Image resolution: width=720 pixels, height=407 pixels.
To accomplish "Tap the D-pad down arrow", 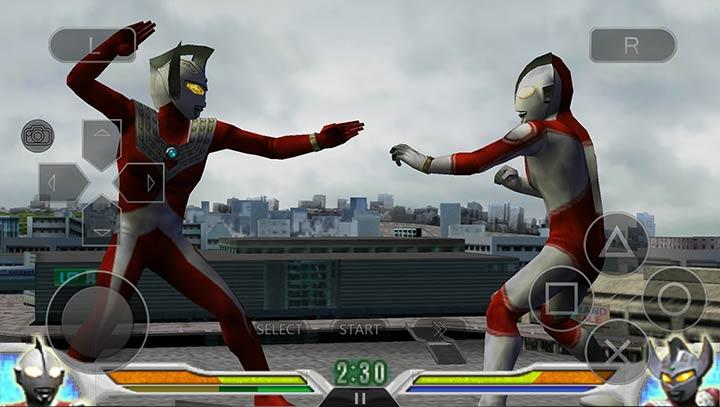I will (101, 222).
